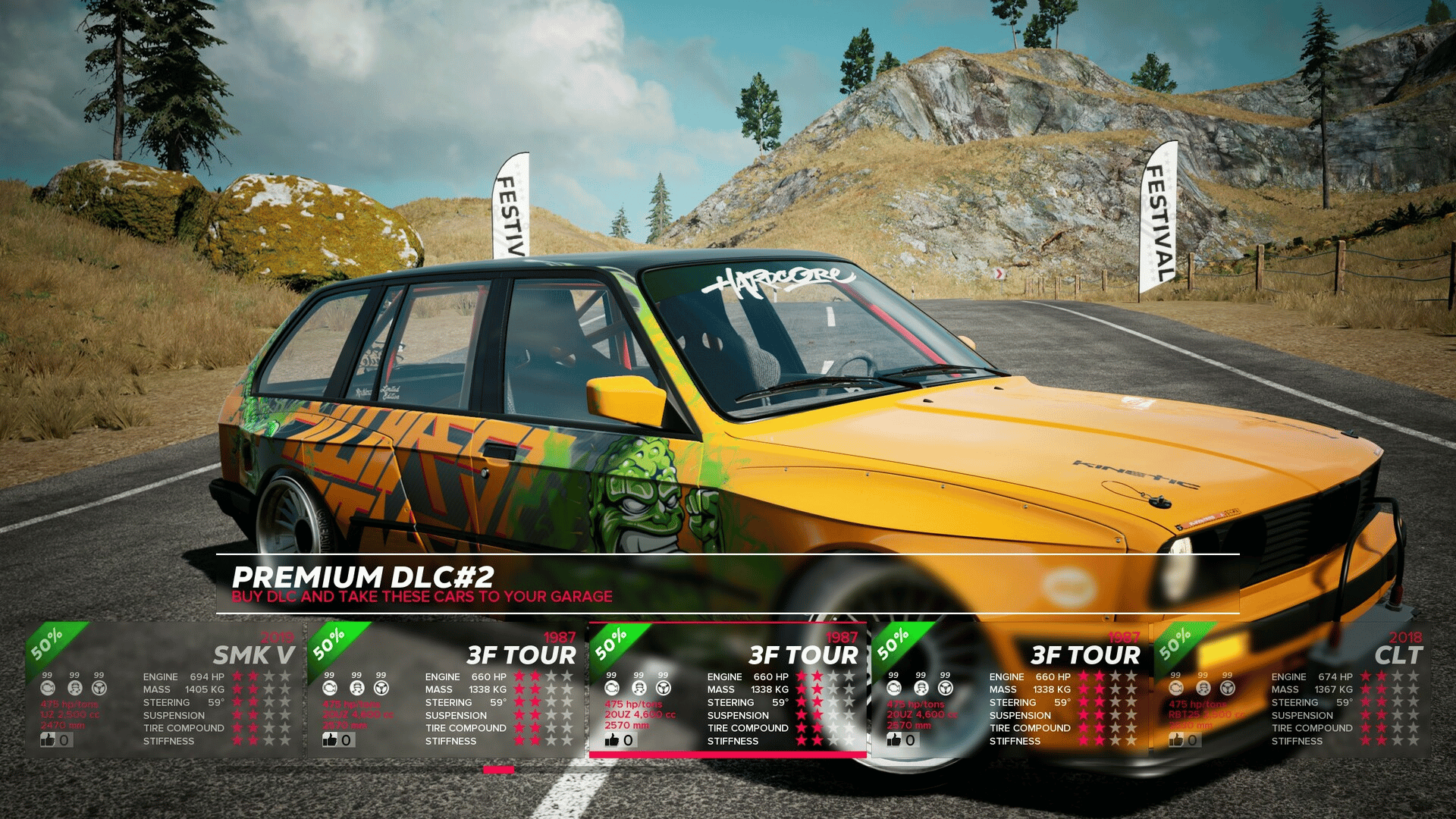Click the red car list scroll indicator

tap(498, 770)
